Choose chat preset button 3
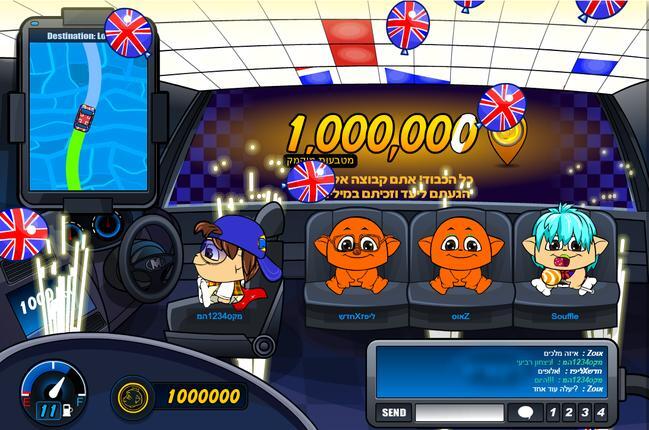This screenshot has height=430, width=649. click(x=585, y=412)
